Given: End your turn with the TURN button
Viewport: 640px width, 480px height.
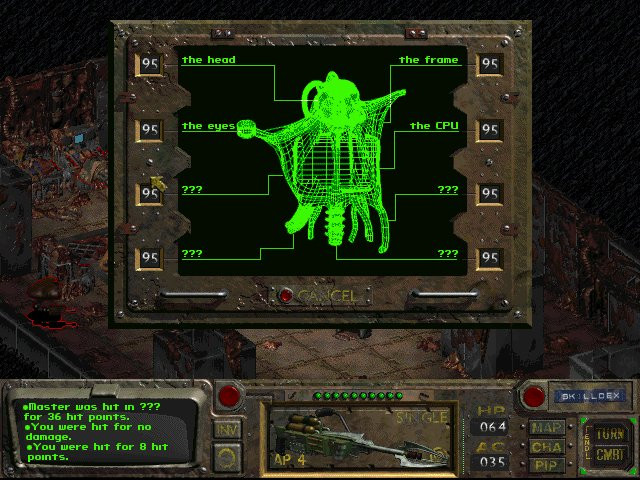Looking at the screenshot, I should [607, 434].
